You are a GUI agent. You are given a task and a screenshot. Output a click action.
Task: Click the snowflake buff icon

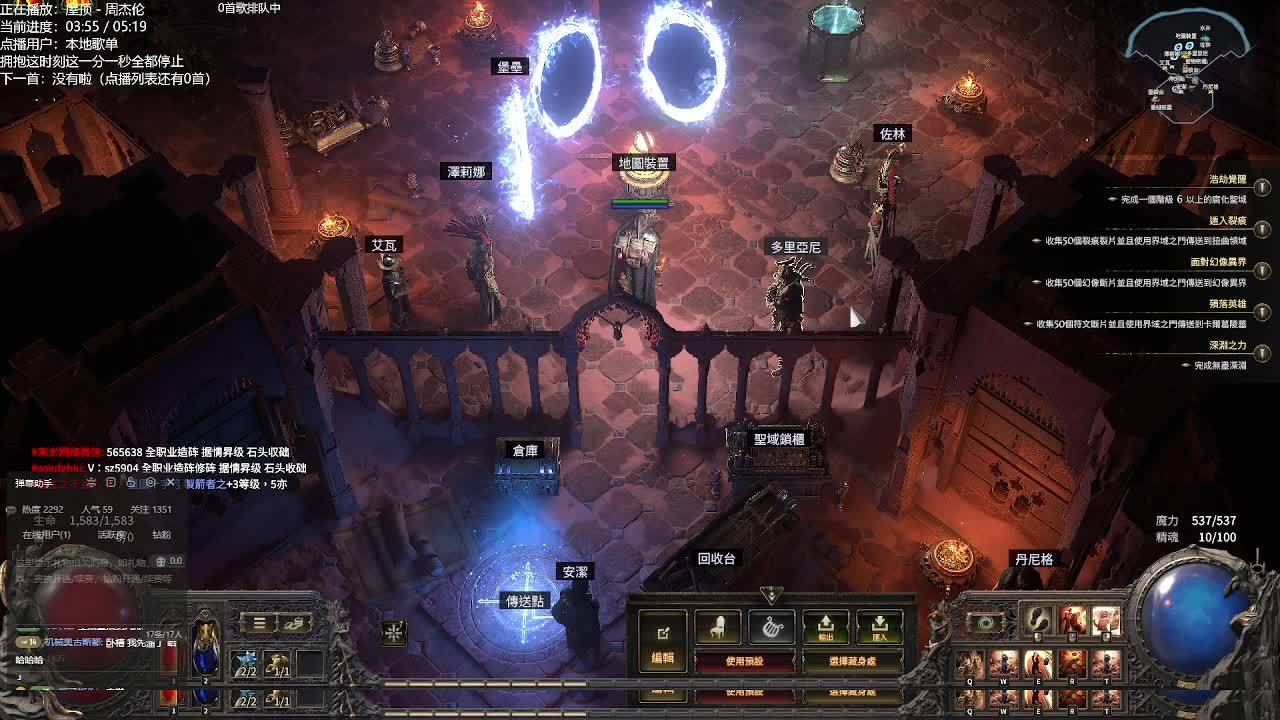tap(394, 632)
